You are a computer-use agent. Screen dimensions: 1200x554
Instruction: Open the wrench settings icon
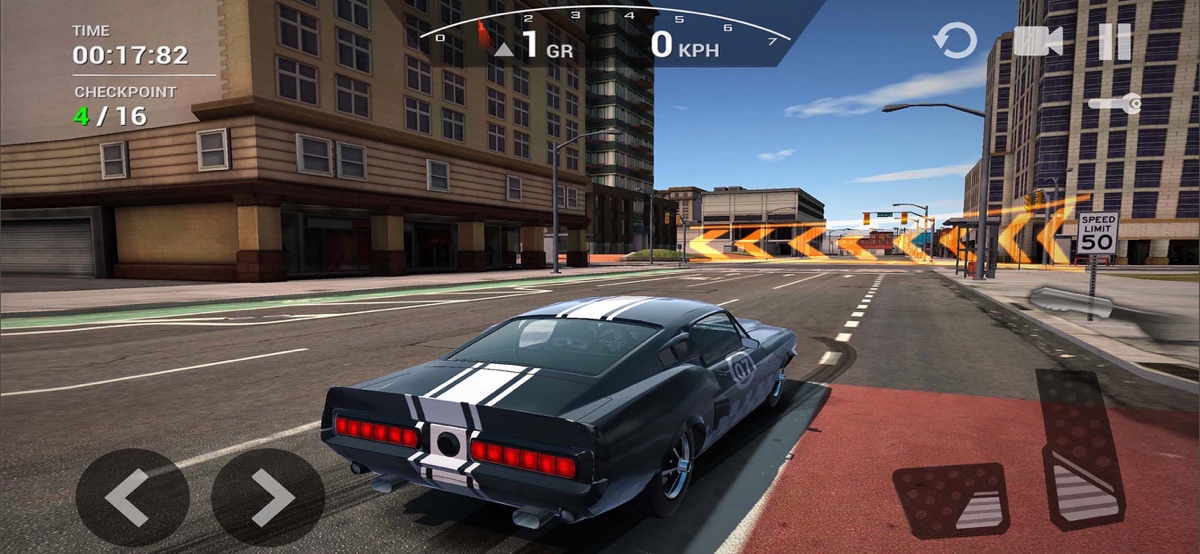tap(1115, 103)
